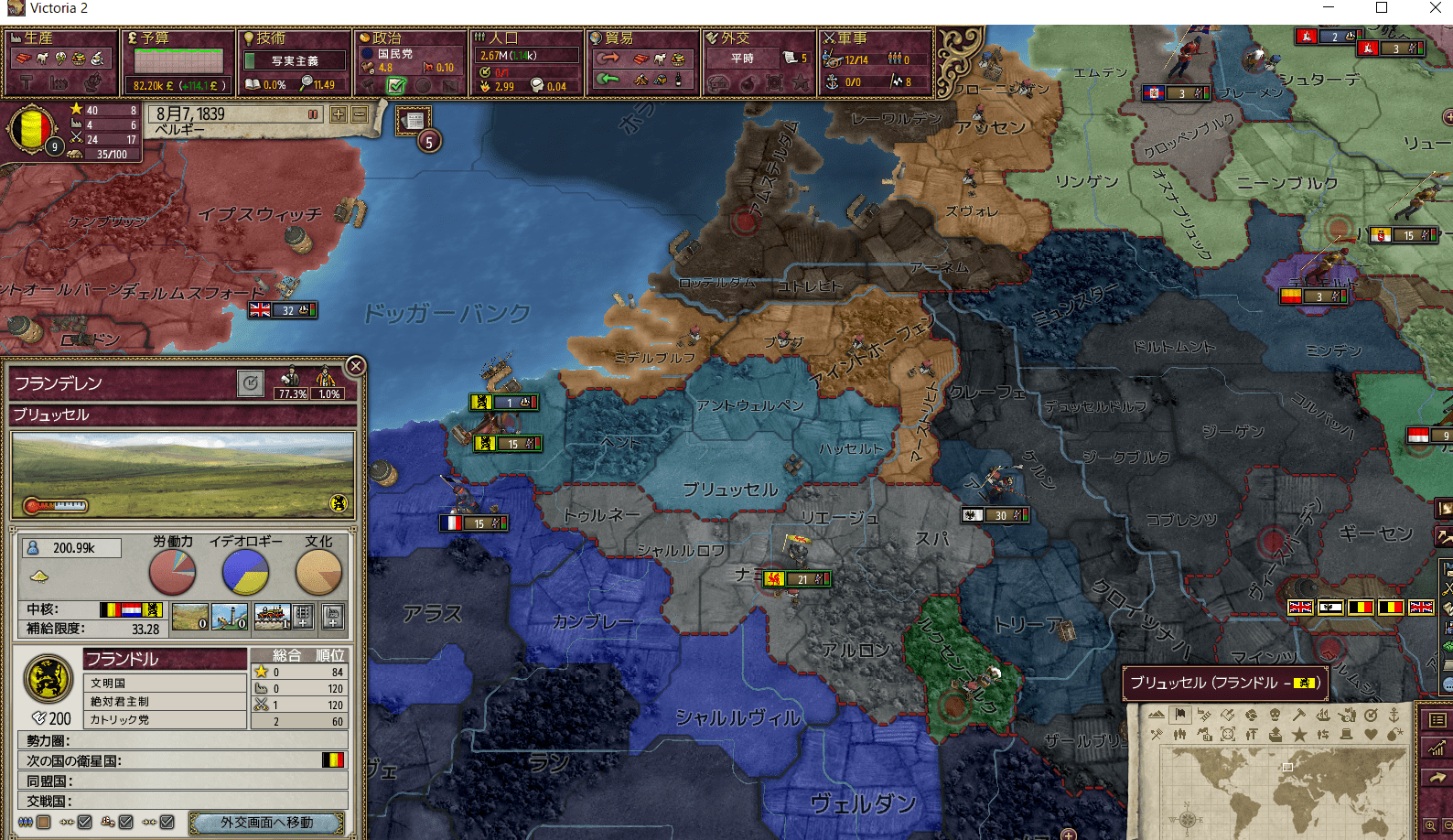Pause the game with the date bar button

pyautogui.click(x=313, y=114)
